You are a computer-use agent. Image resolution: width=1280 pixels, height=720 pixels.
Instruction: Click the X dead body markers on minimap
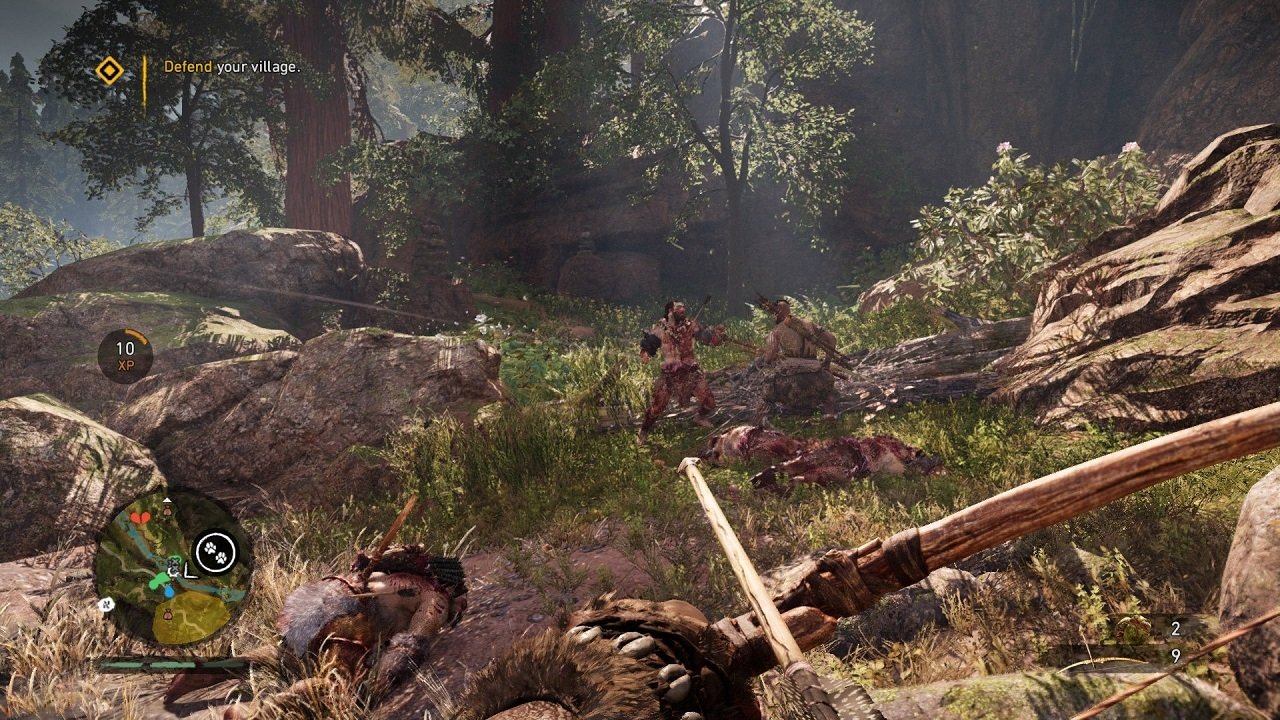coord(174,566)
